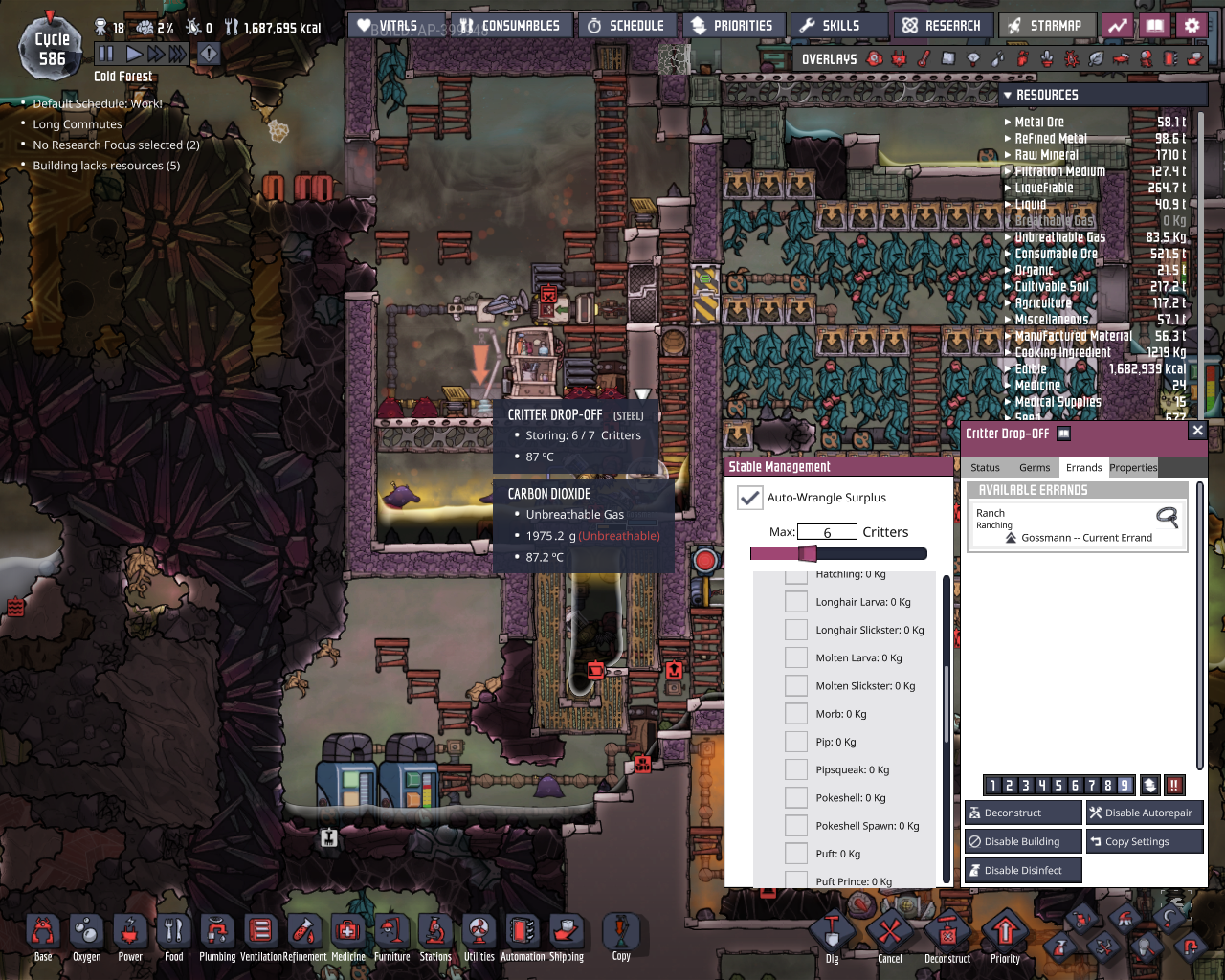Set building priority to 5
Image resolution: width=1225 pixels, height=980 pixels.
pos(1058,785)
